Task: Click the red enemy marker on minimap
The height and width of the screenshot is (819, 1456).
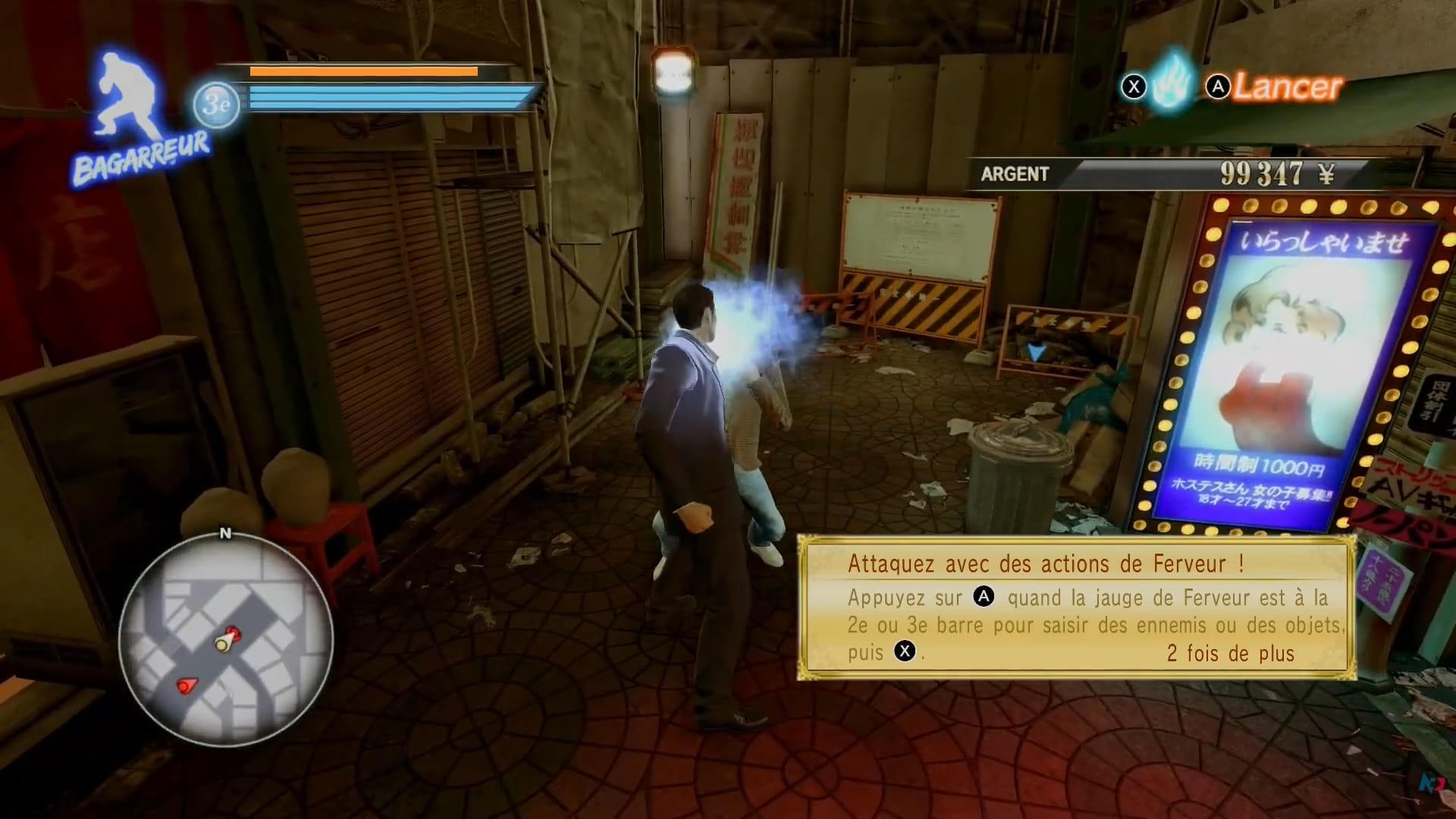Action: click(x=186, y=686)
